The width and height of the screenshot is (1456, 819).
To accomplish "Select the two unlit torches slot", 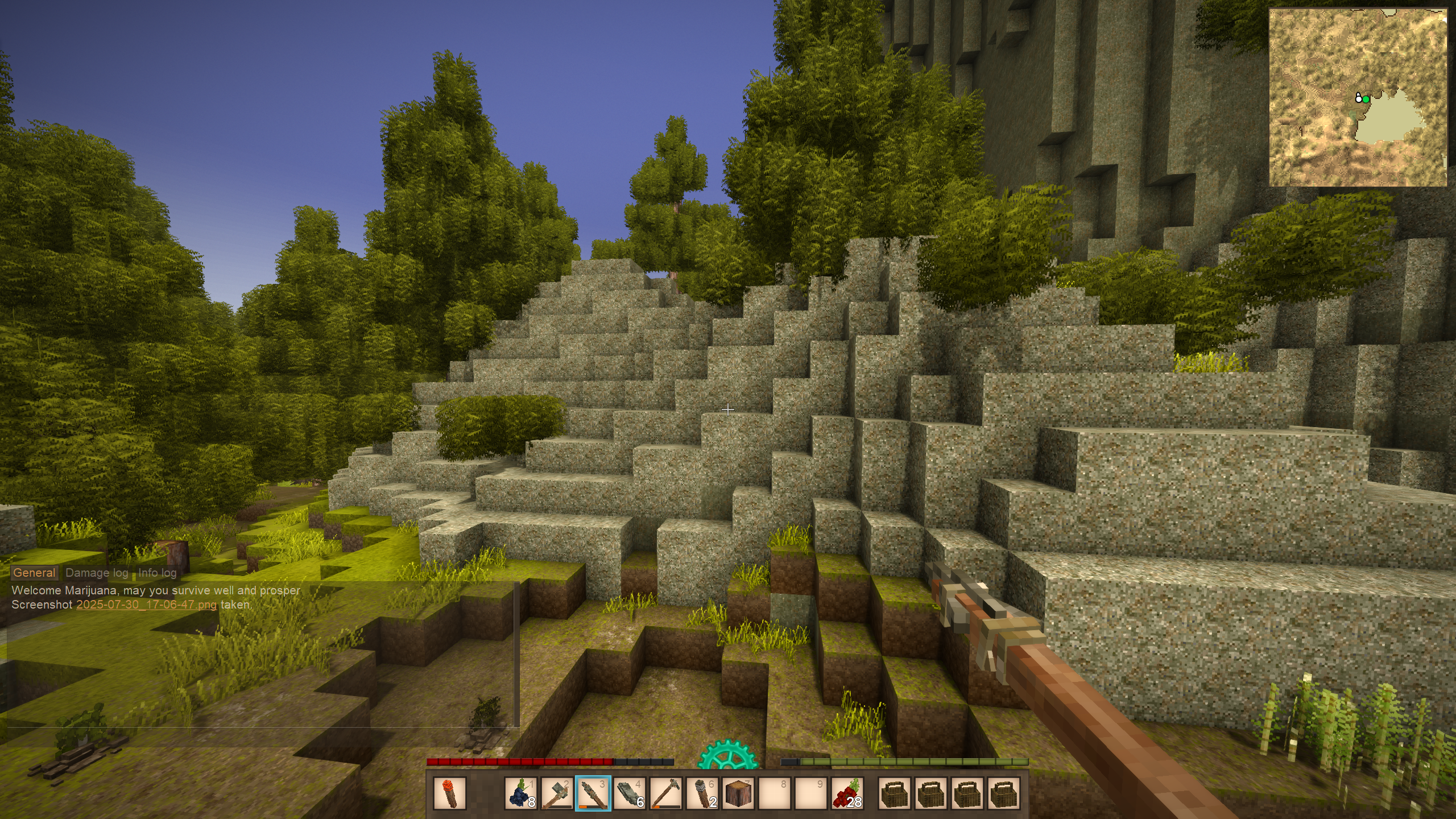I will [702, 793].
